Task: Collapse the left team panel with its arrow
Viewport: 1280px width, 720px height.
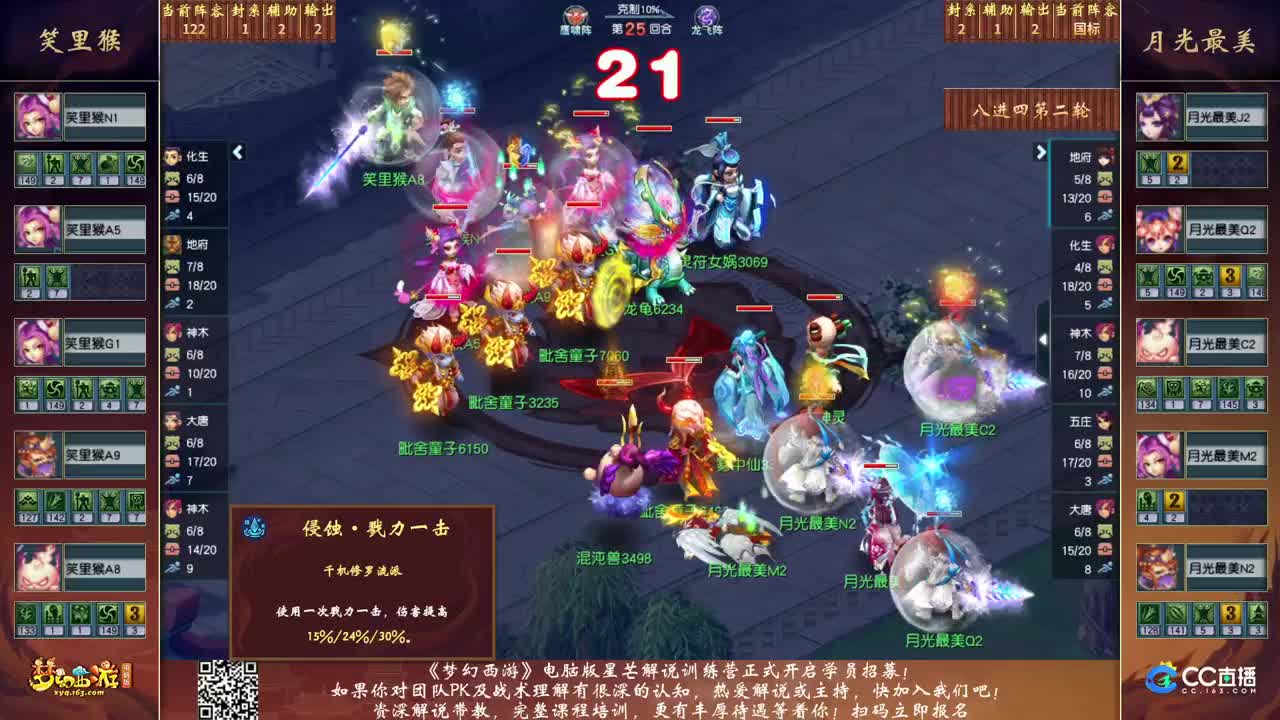Action: click(x=237, y=153)
